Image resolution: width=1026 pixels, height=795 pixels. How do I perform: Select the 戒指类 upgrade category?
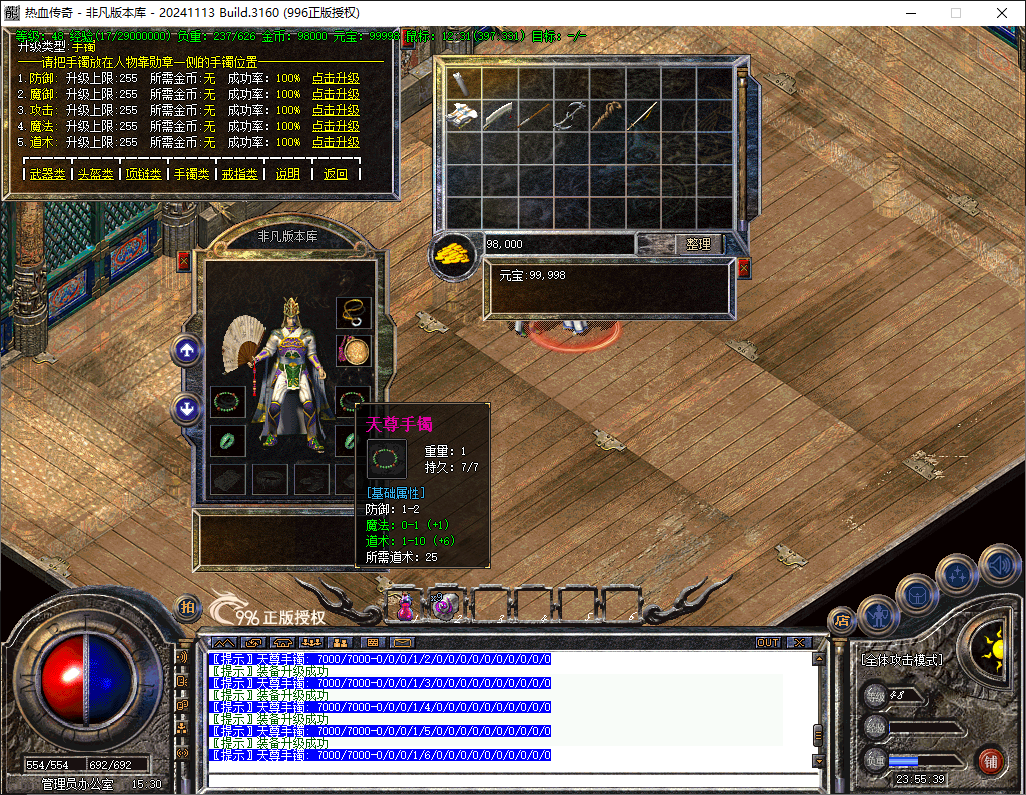tap(239, 174)
